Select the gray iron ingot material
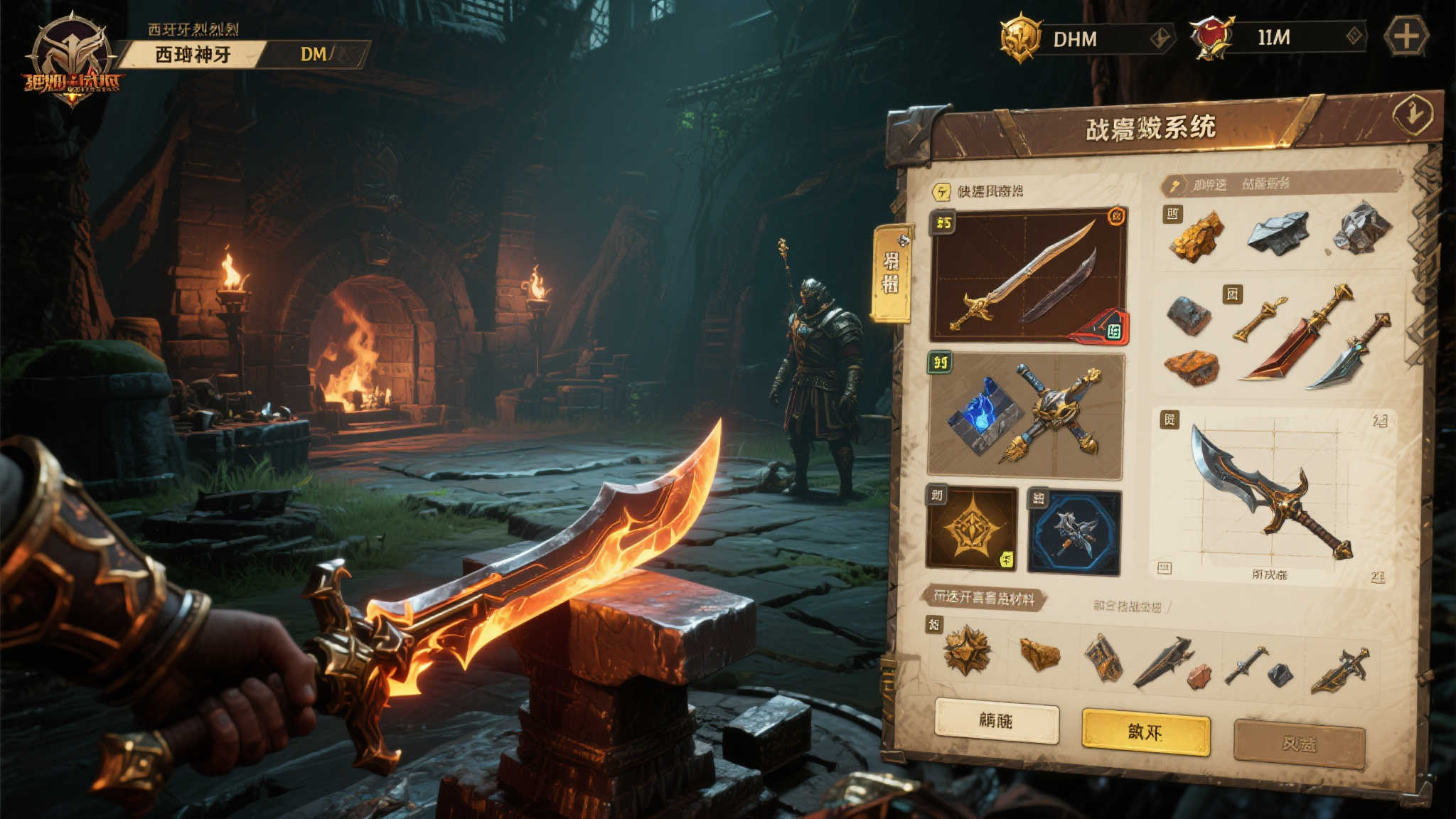The image size is (1456, 819). [1278, 231]
